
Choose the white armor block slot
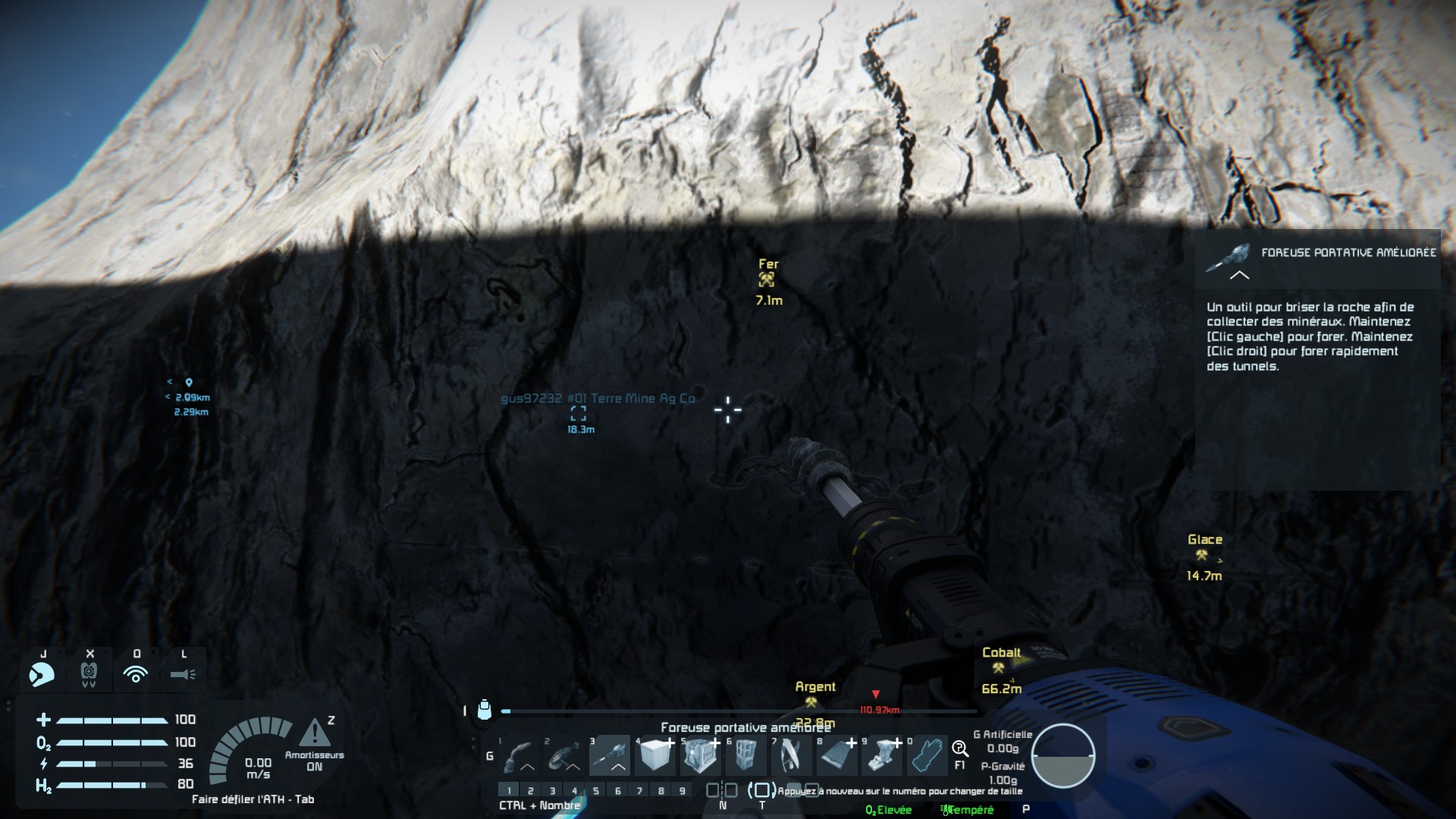pos(655,755)
